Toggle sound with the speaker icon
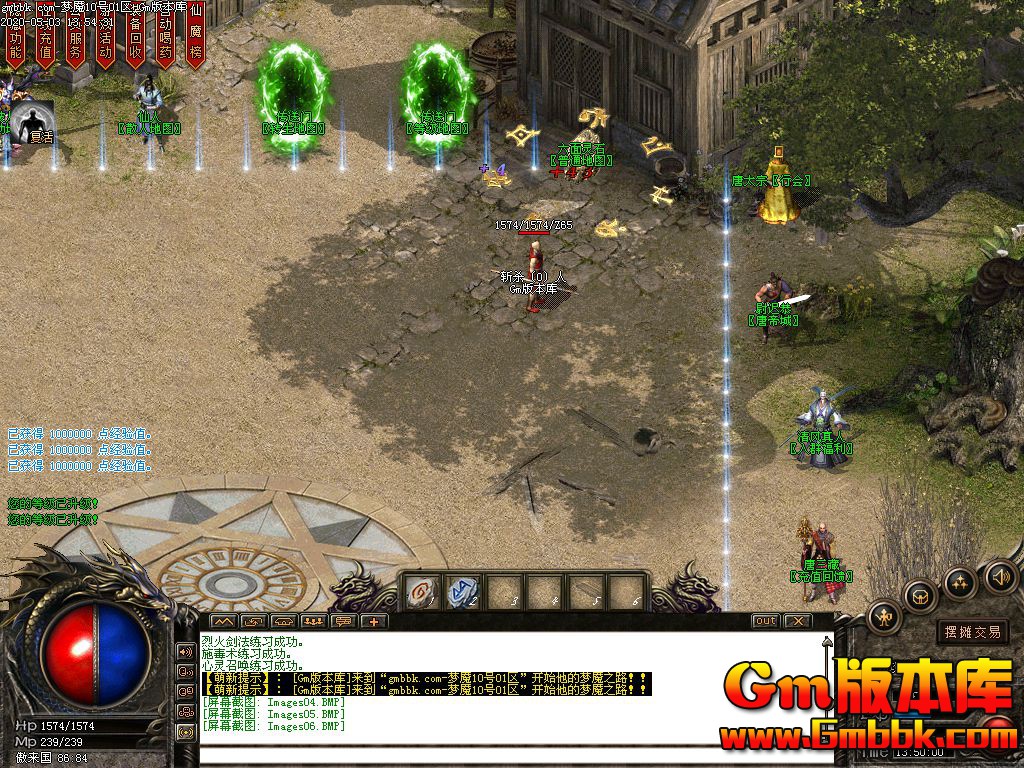 1000,576
